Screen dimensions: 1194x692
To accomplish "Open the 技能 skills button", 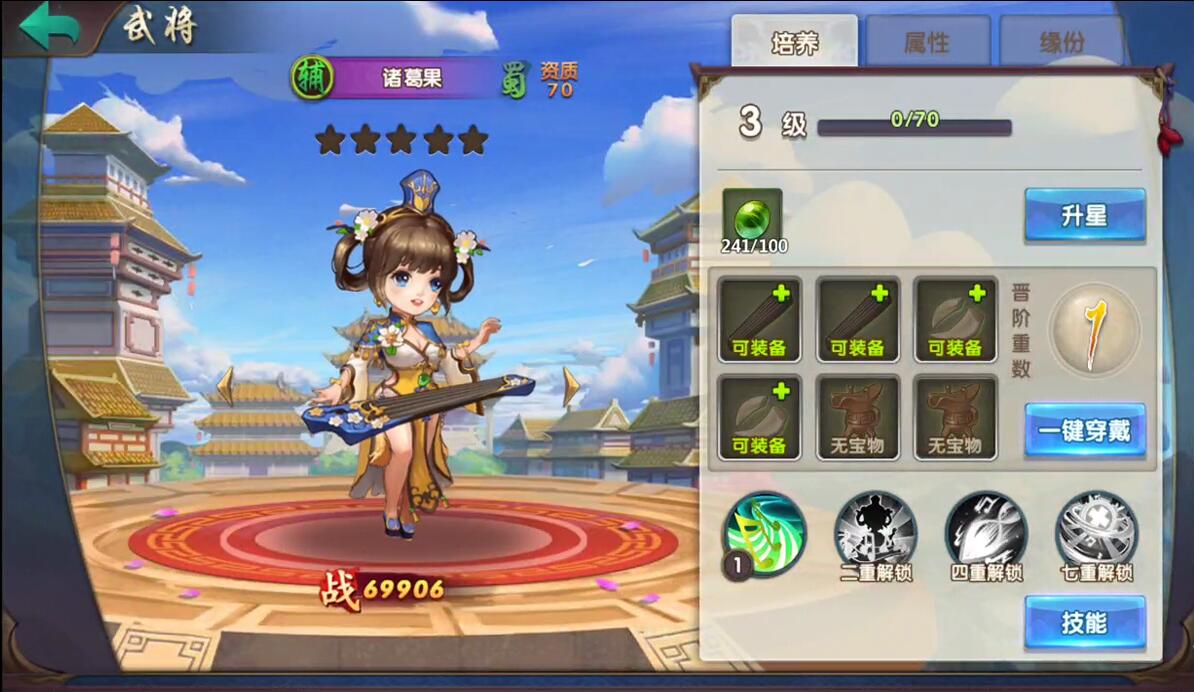I will click(x=1084, y=623).
